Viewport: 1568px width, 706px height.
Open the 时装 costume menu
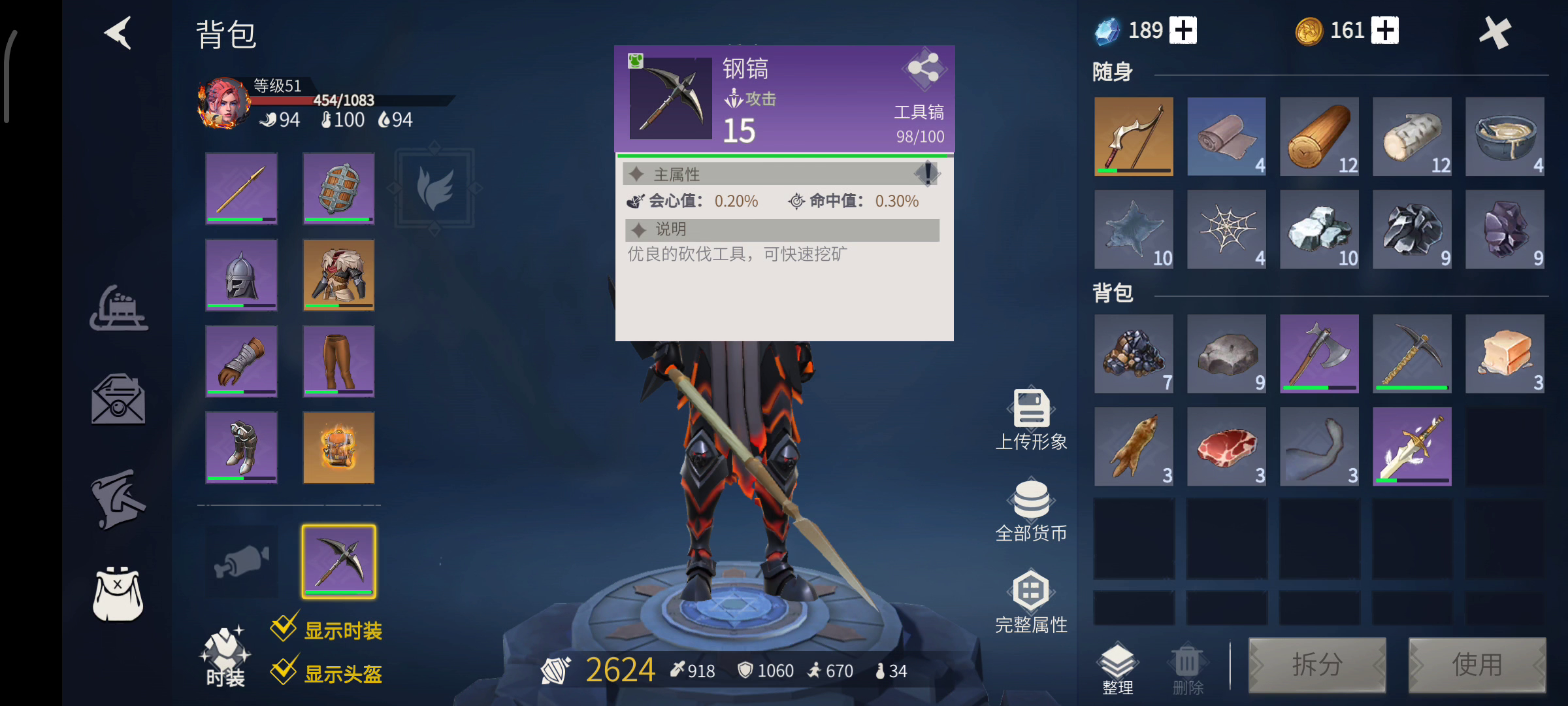click(225, 657)
